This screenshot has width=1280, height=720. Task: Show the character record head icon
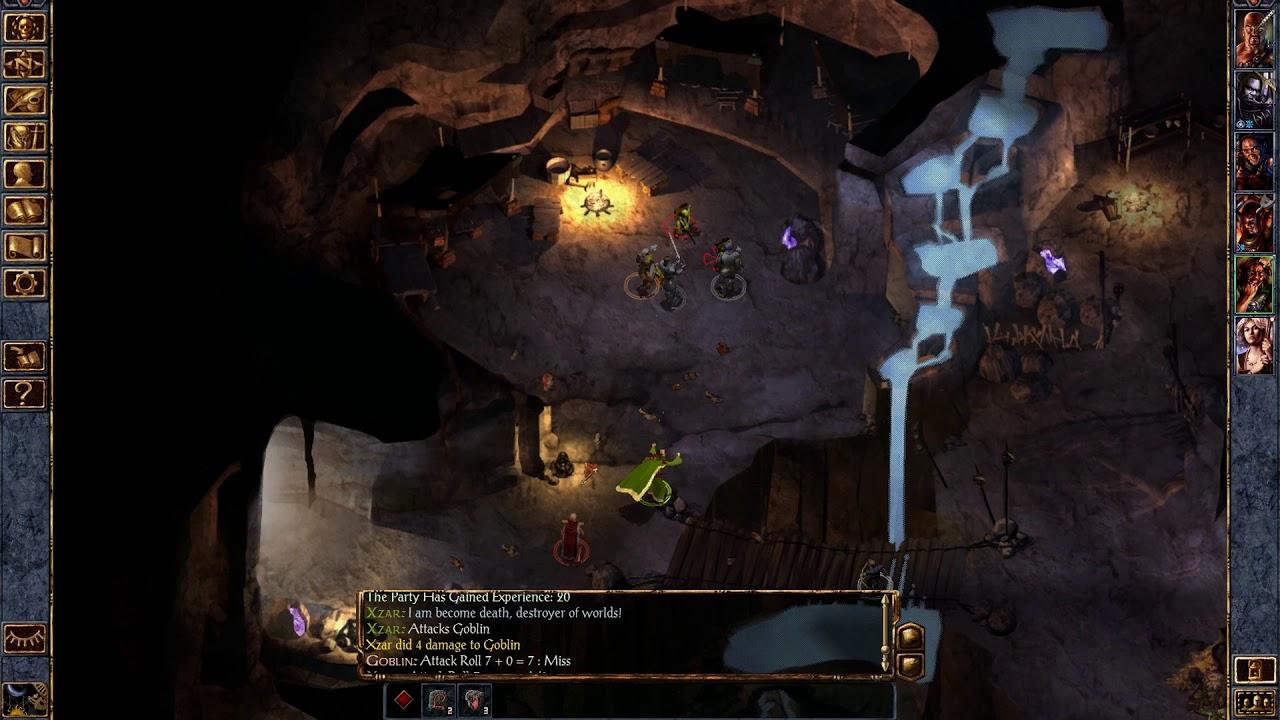24,174
